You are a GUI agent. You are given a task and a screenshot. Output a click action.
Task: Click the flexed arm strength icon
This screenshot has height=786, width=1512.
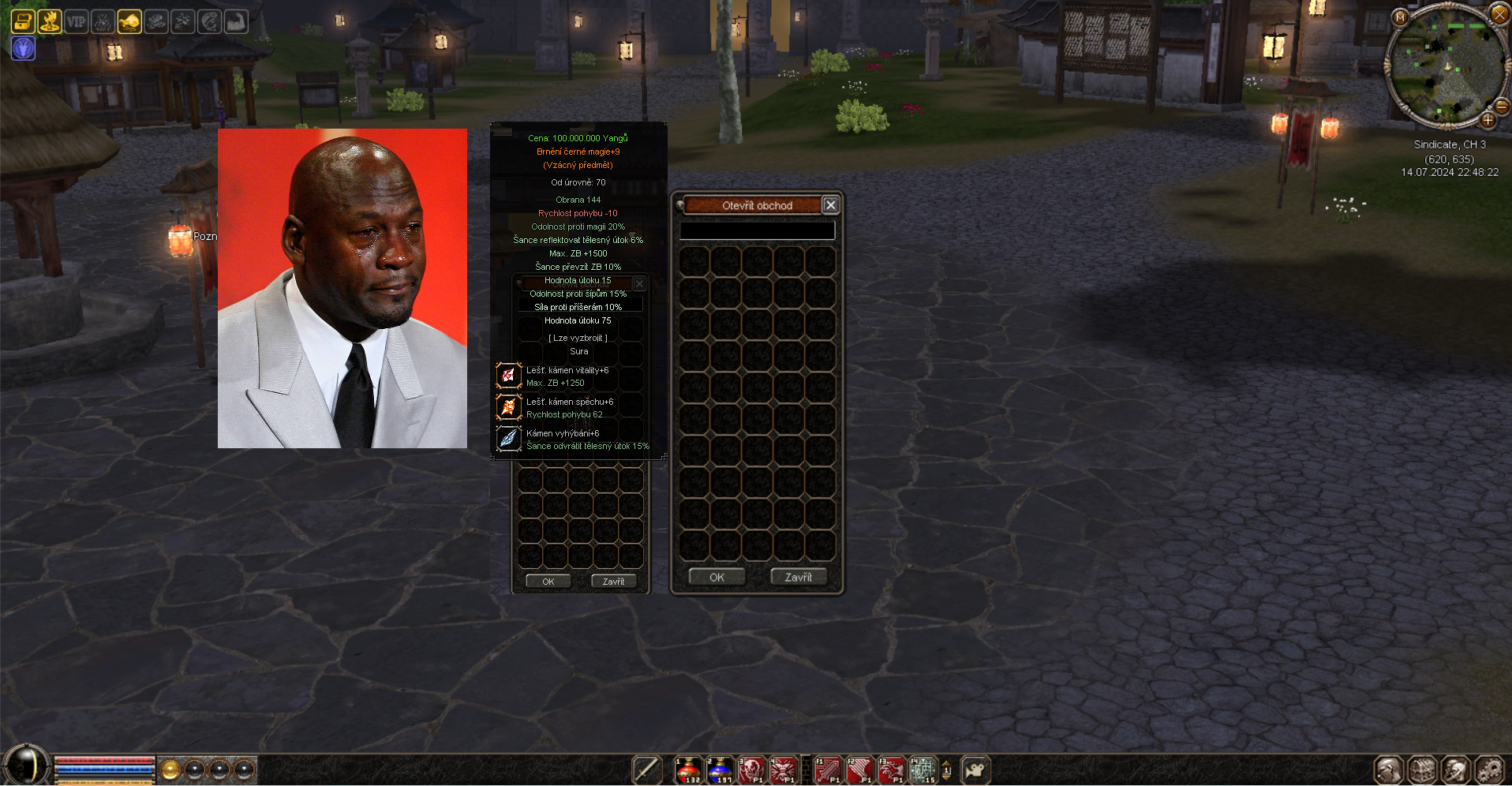(236, 21)
